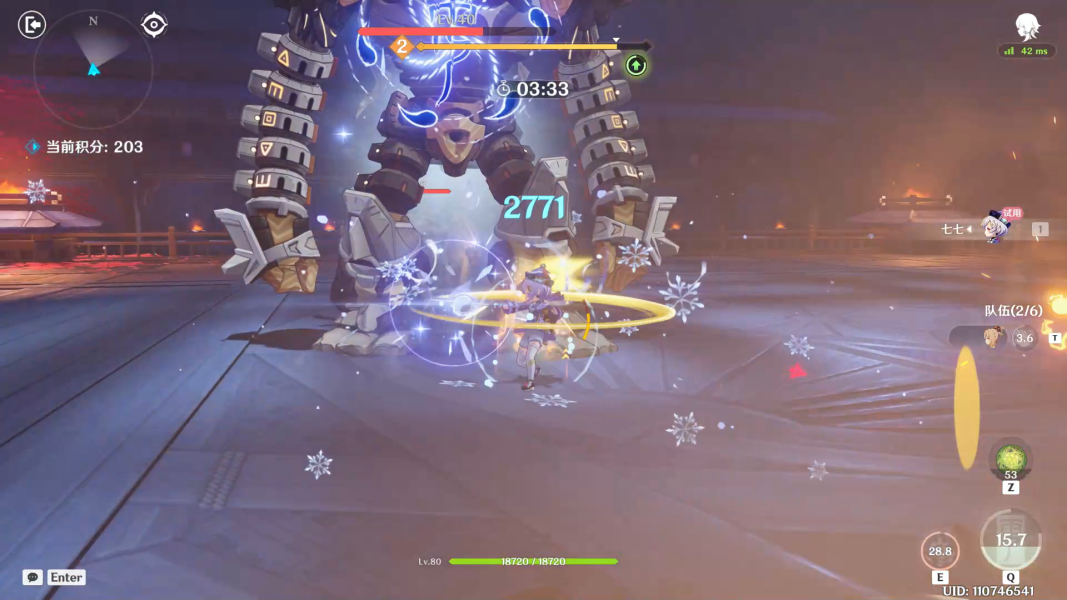This screenshot has width=1067, height=600.
Task: Toggle the Elemental Sight eye icon
Action: tap(153, 24)
